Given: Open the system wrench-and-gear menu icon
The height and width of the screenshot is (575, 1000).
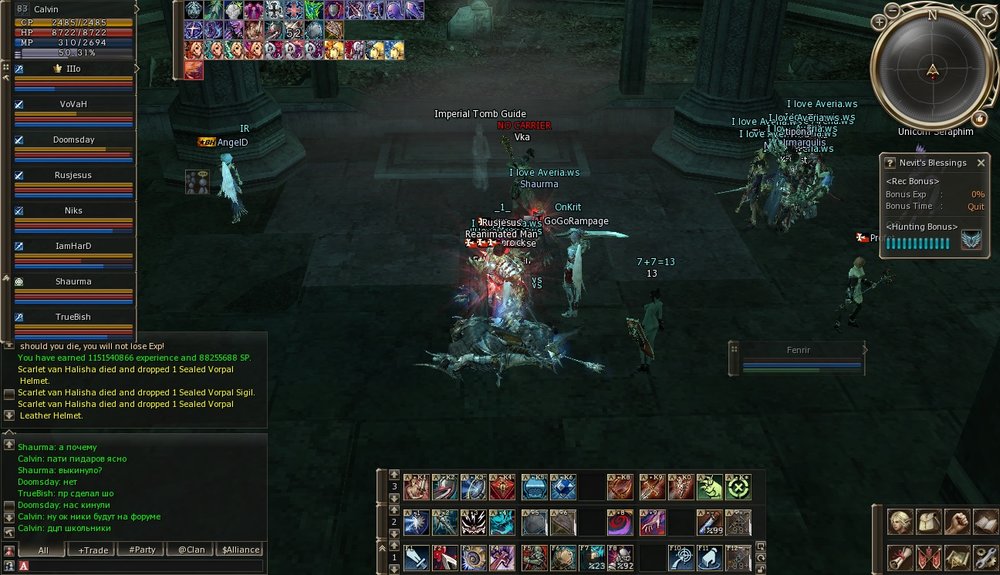Looking at the screenshot, I should click(x=985, y=557).
